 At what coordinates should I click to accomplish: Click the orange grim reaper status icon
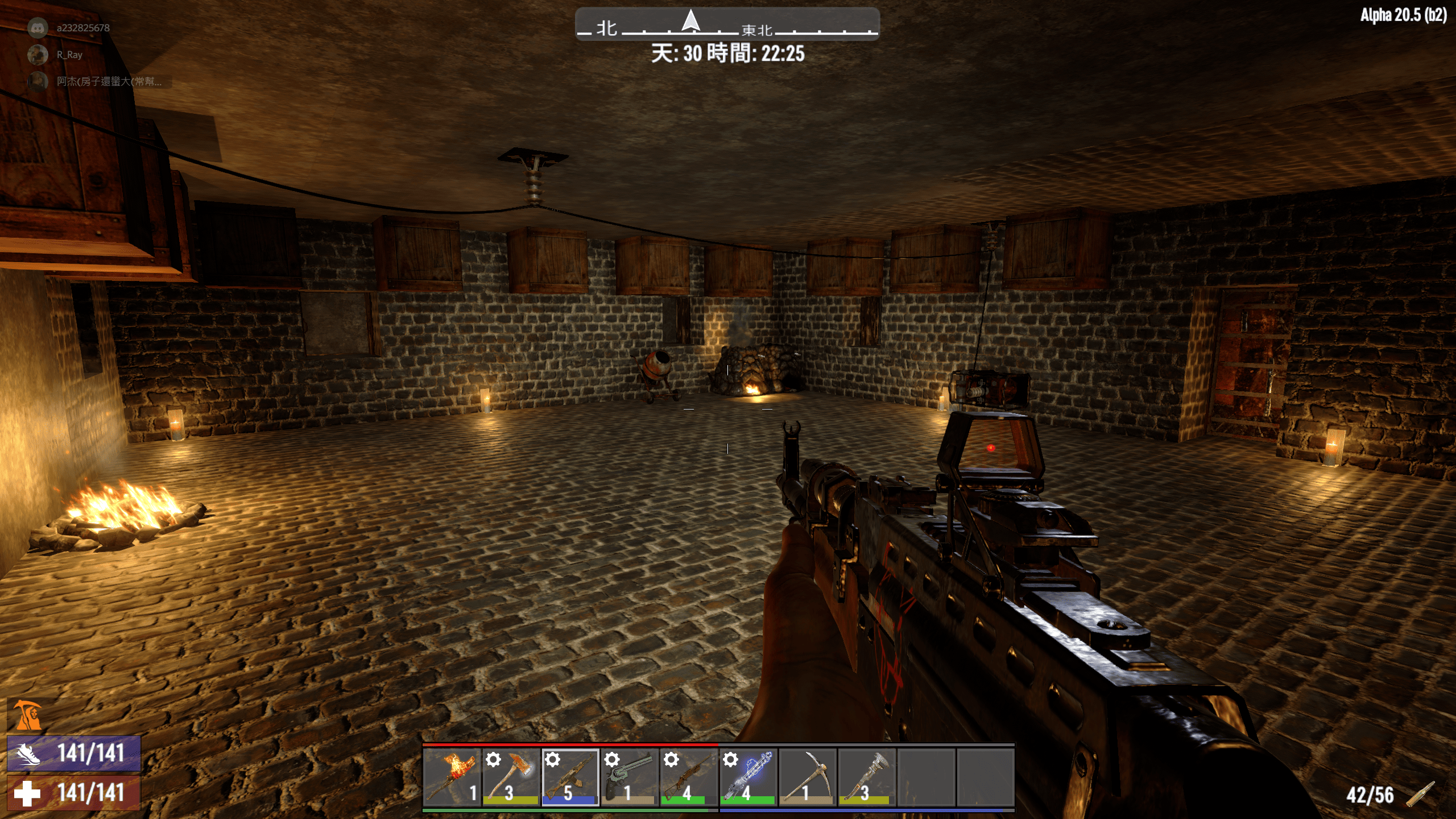click(x=27, y=715)
